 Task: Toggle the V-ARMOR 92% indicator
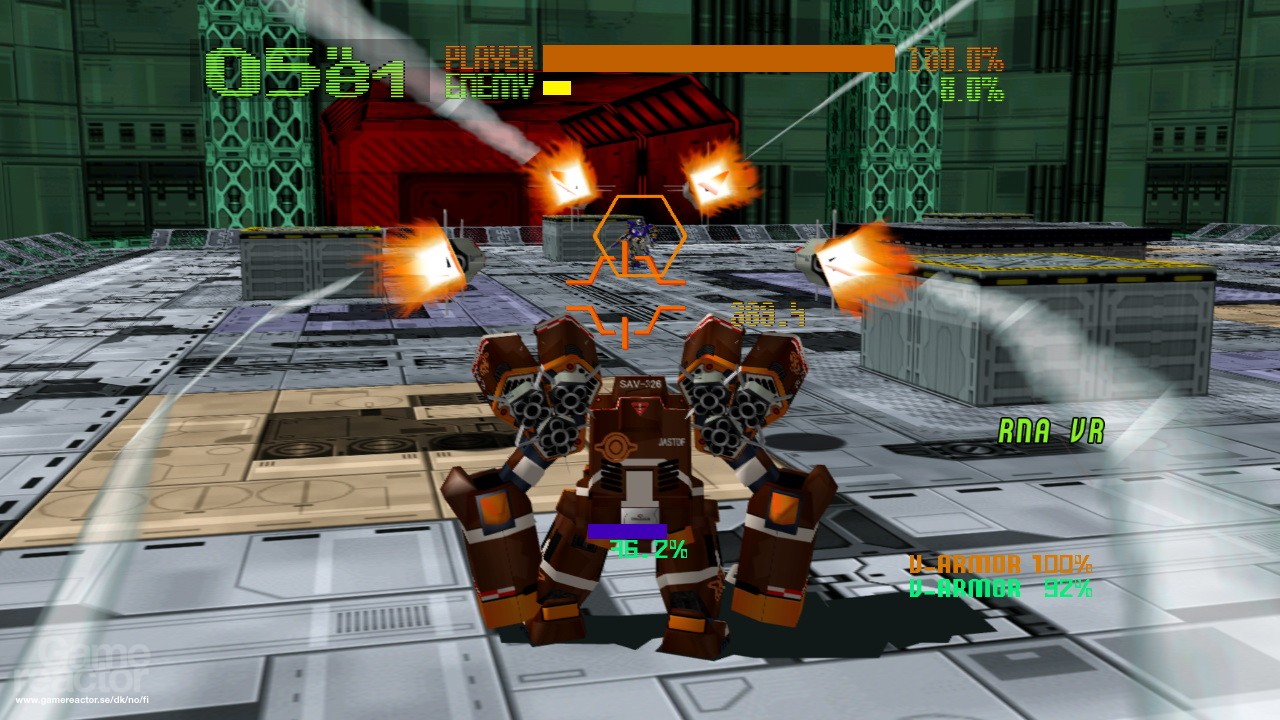click(998, 589)
